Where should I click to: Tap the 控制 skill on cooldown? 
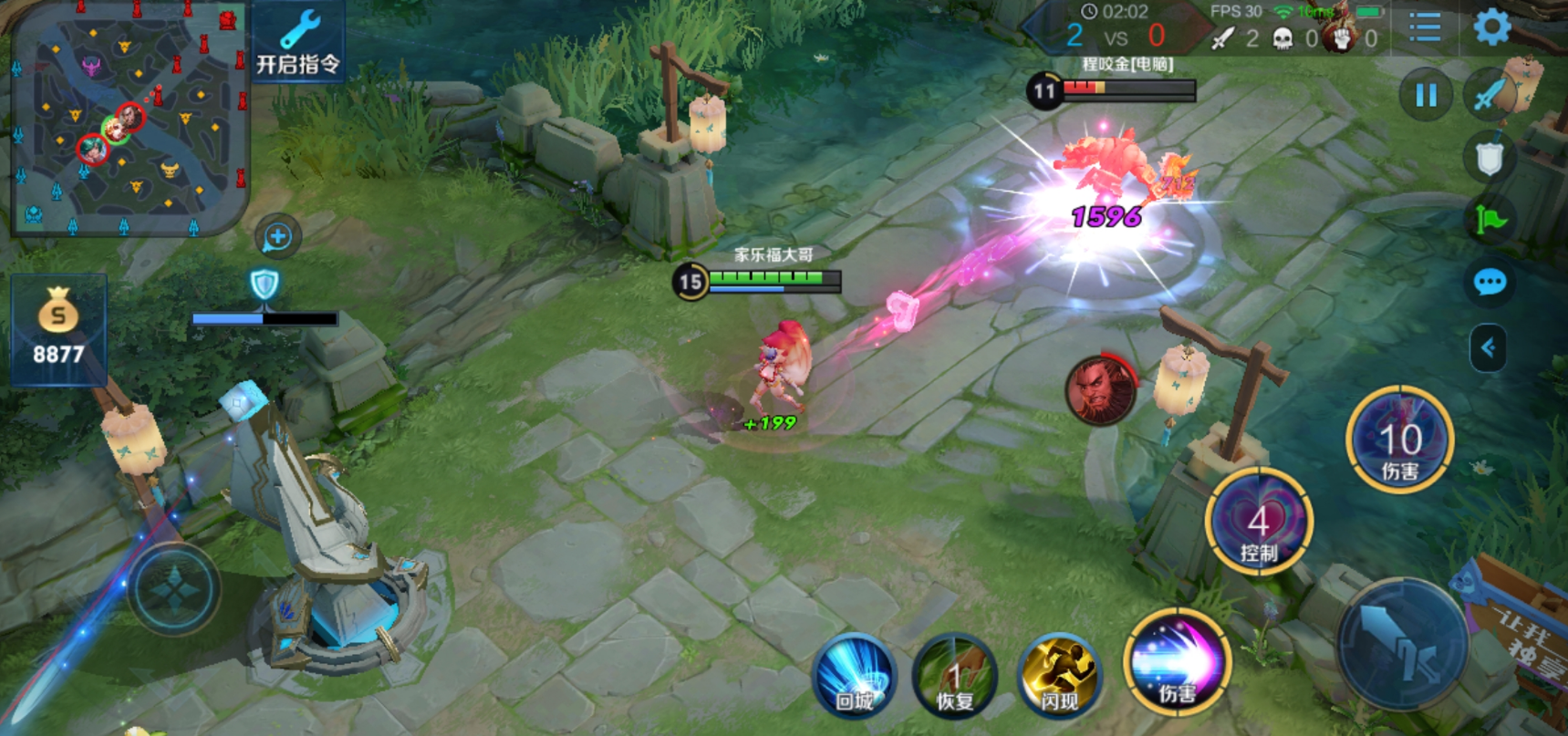pos(1259,523)
